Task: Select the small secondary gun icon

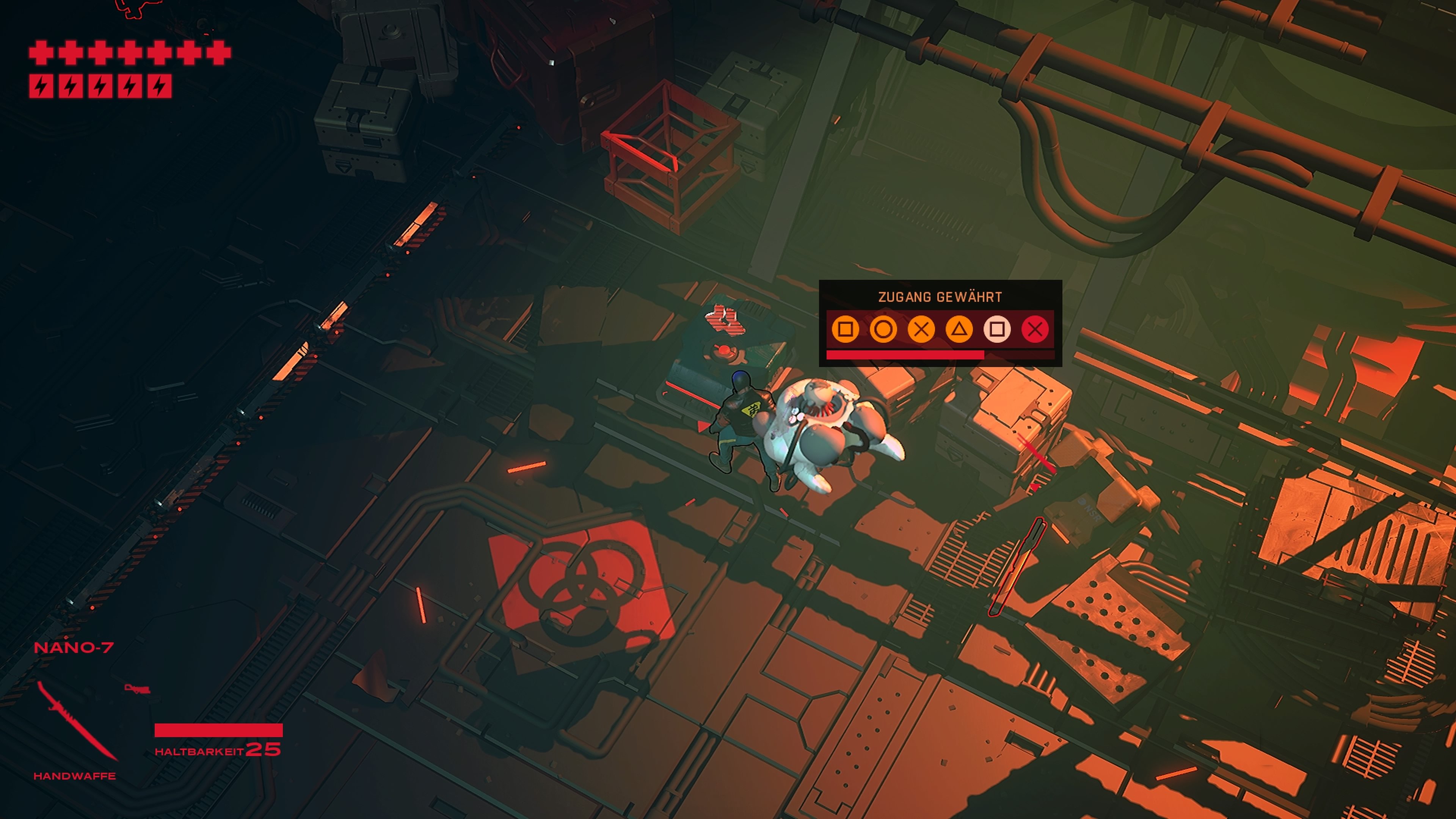Action: pos(137,689)
